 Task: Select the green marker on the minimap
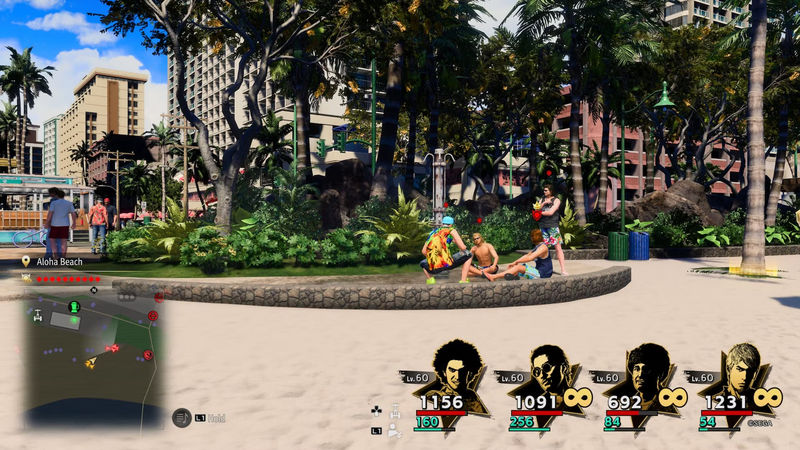click(73, 306)
